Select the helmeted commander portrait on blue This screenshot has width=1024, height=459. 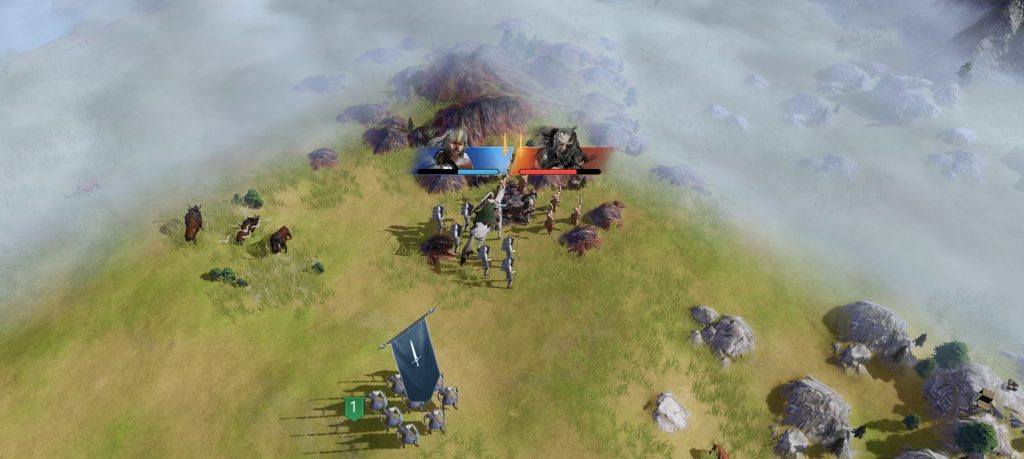pos(455,148)
